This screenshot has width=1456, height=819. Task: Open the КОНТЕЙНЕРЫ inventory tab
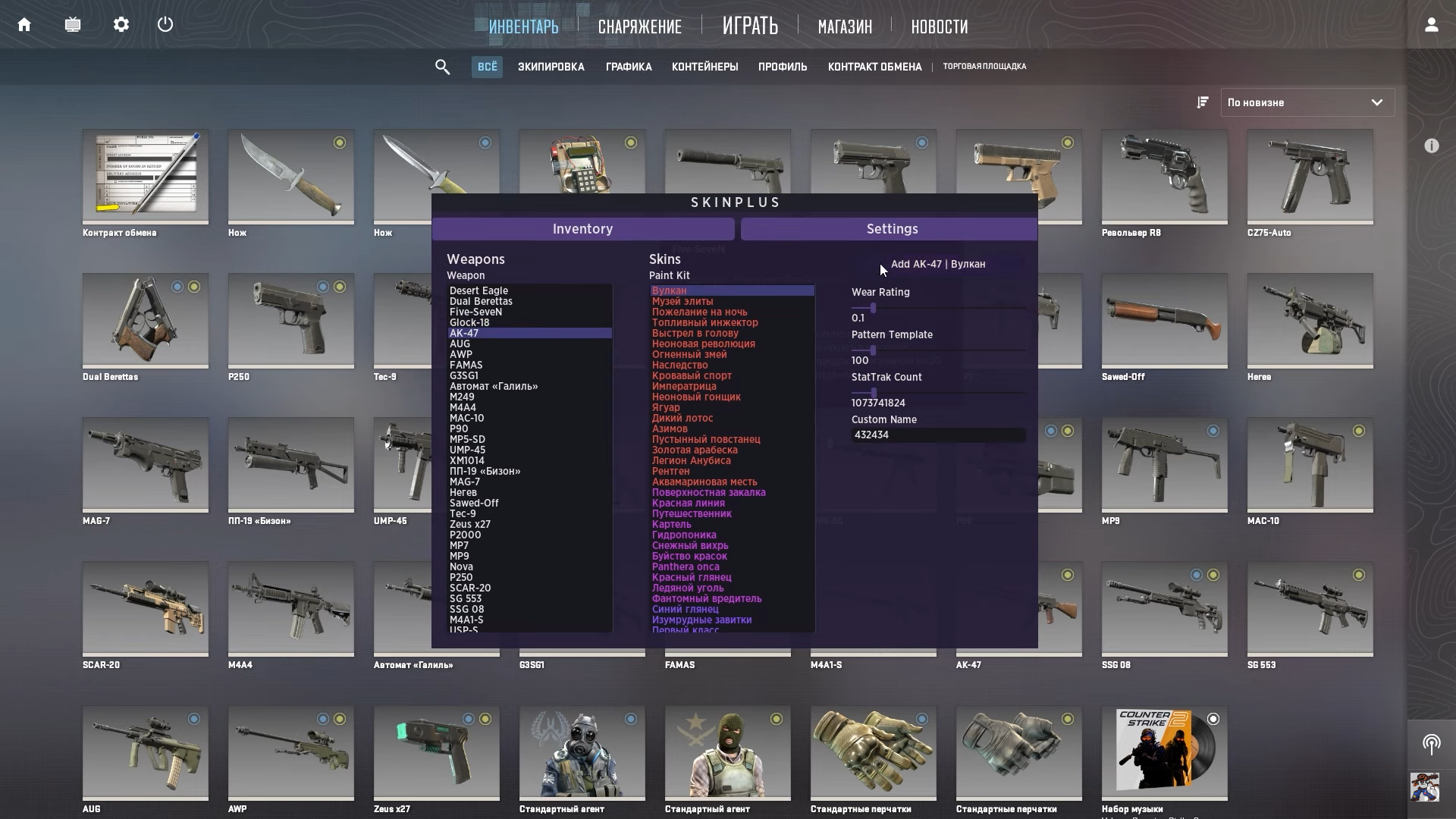704,67
